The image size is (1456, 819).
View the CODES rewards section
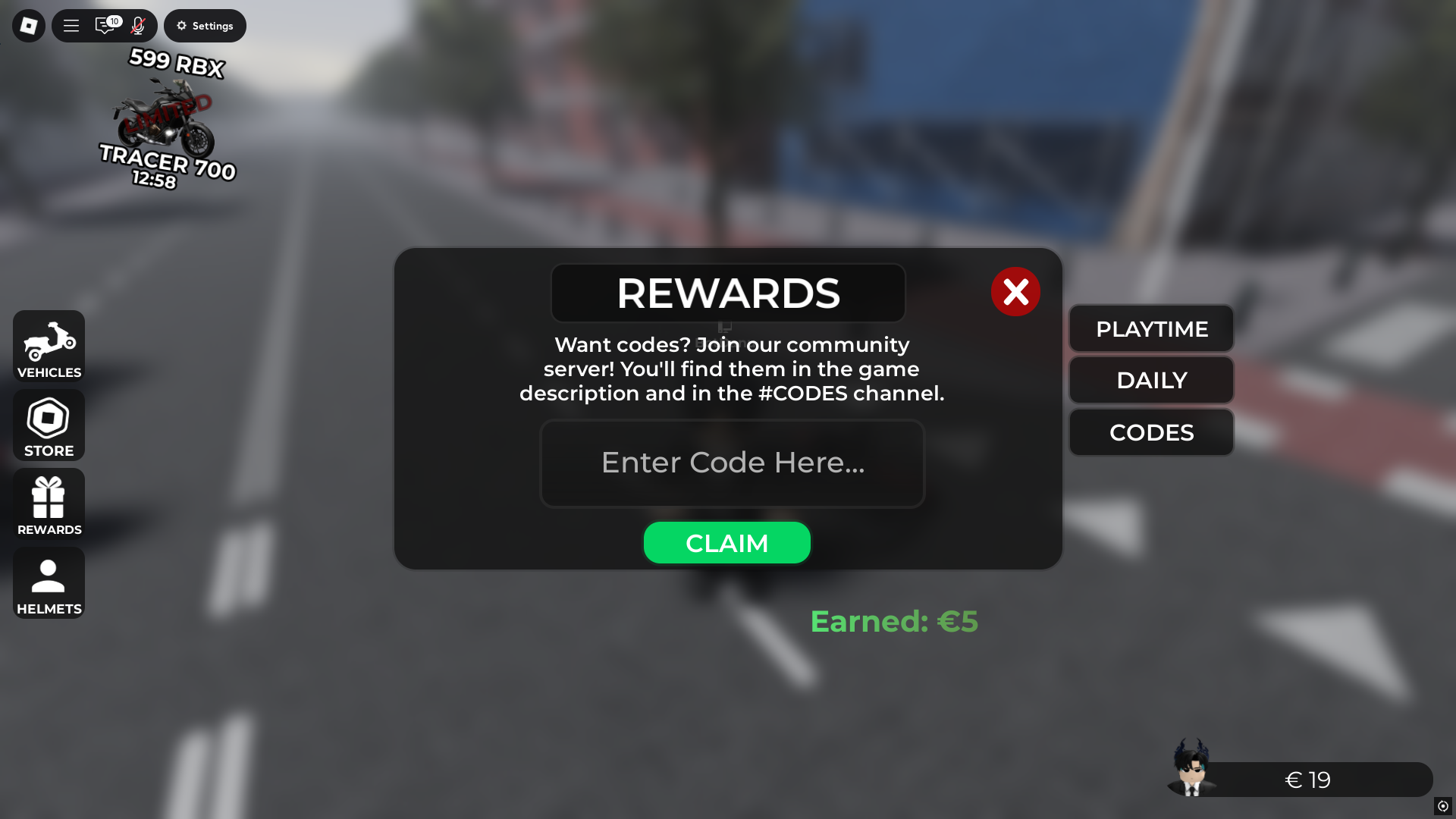pos(1150,432)
